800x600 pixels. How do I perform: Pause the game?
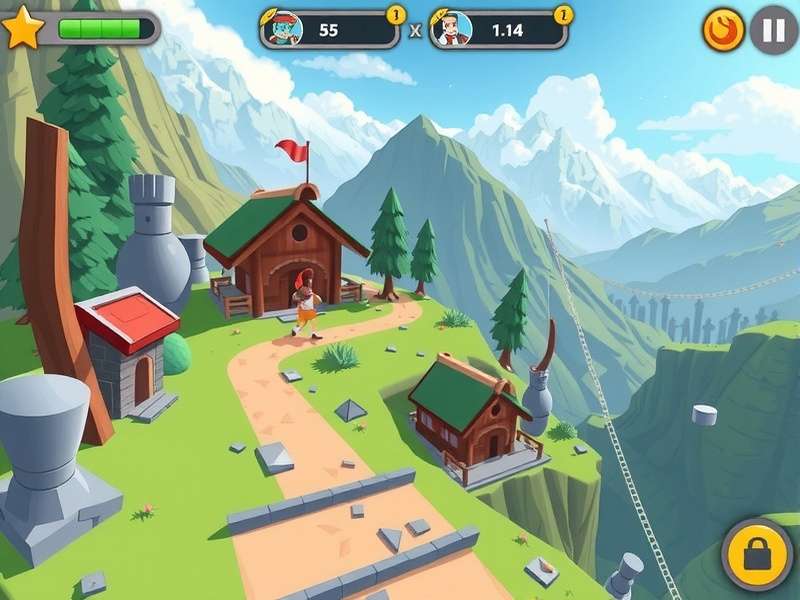773,30
